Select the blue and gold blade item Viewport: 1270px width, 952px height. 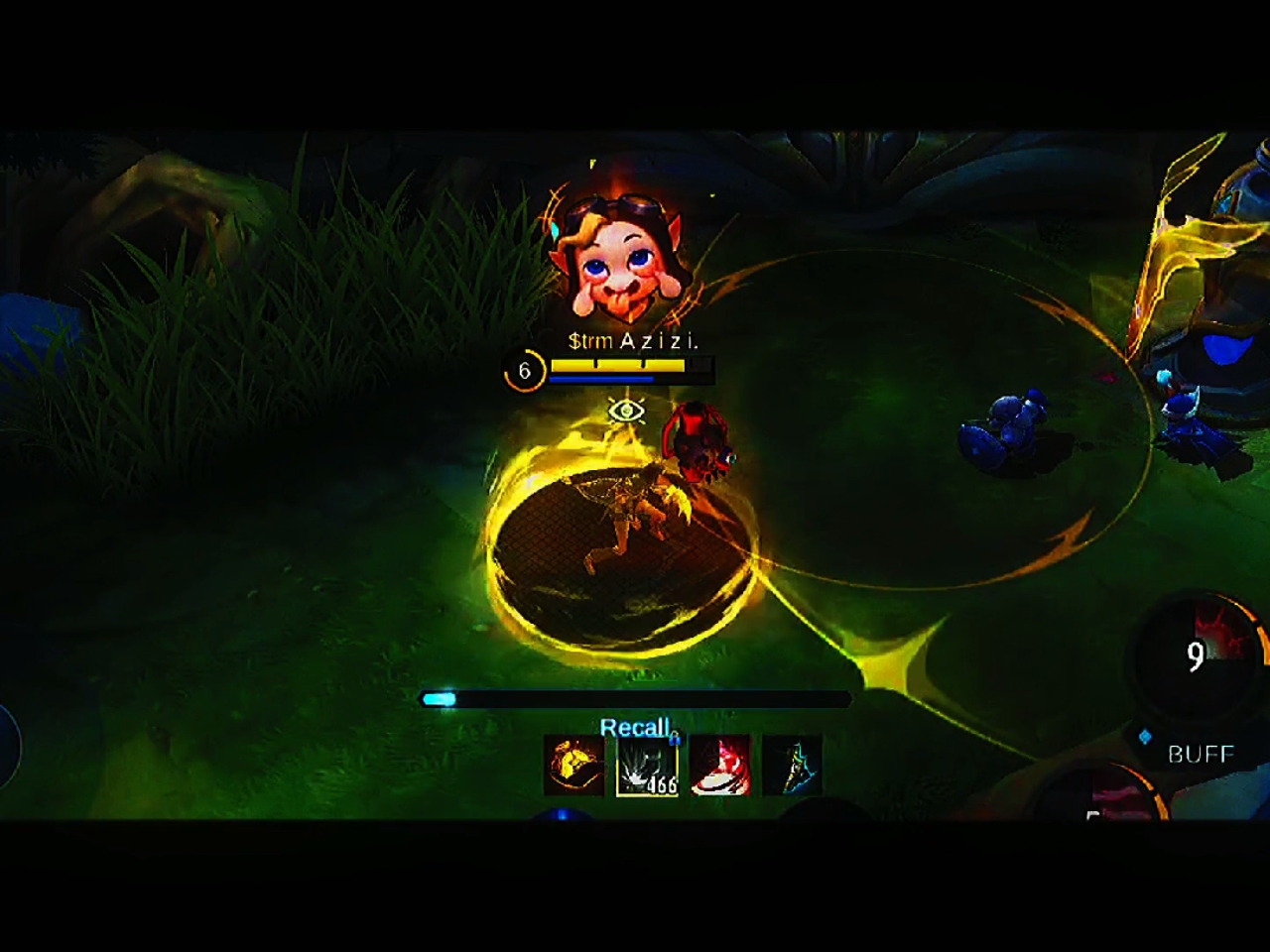coord(792,766)
